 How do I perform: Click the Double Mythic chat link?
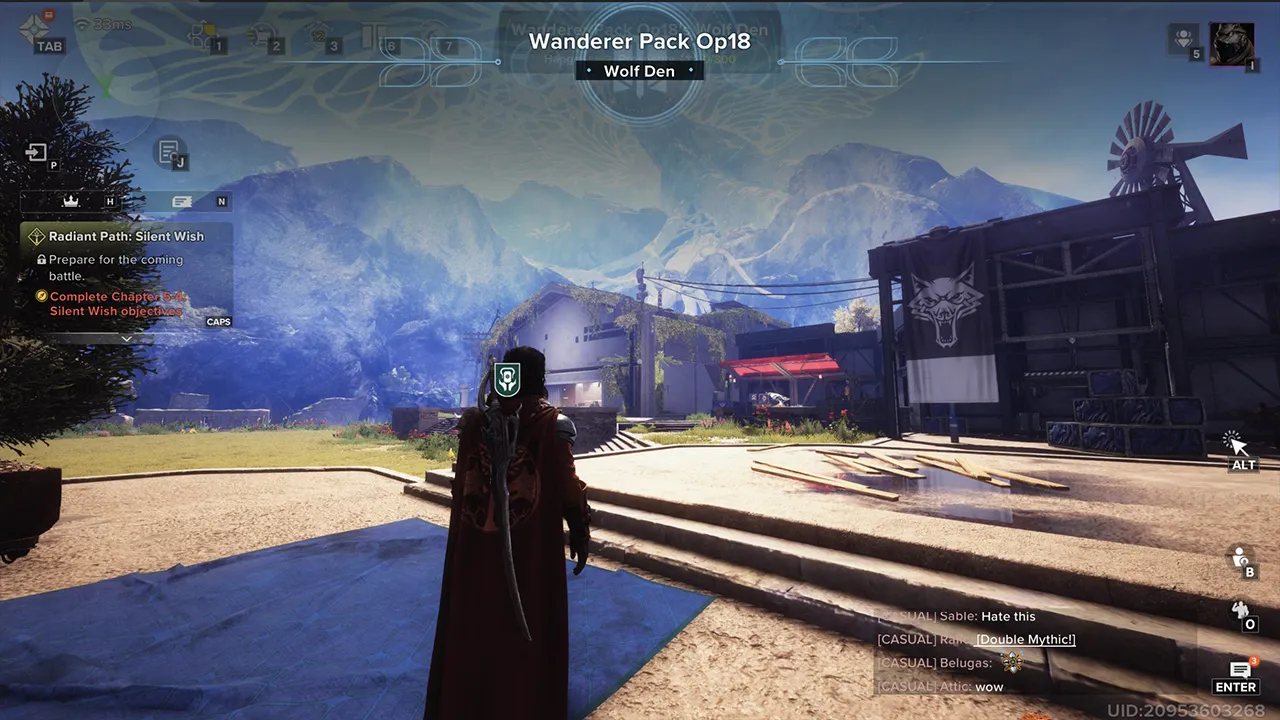[1025, 640]
